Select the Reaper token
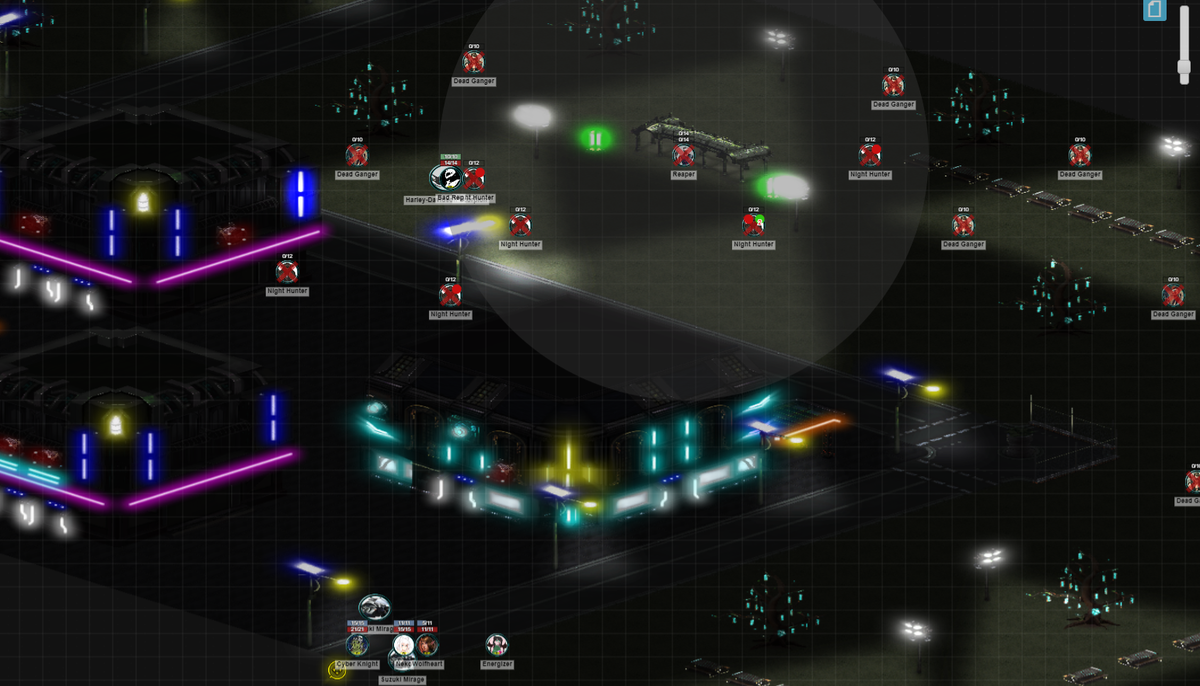This screenshot has width=1200, height=686. (x=684, y=155)
